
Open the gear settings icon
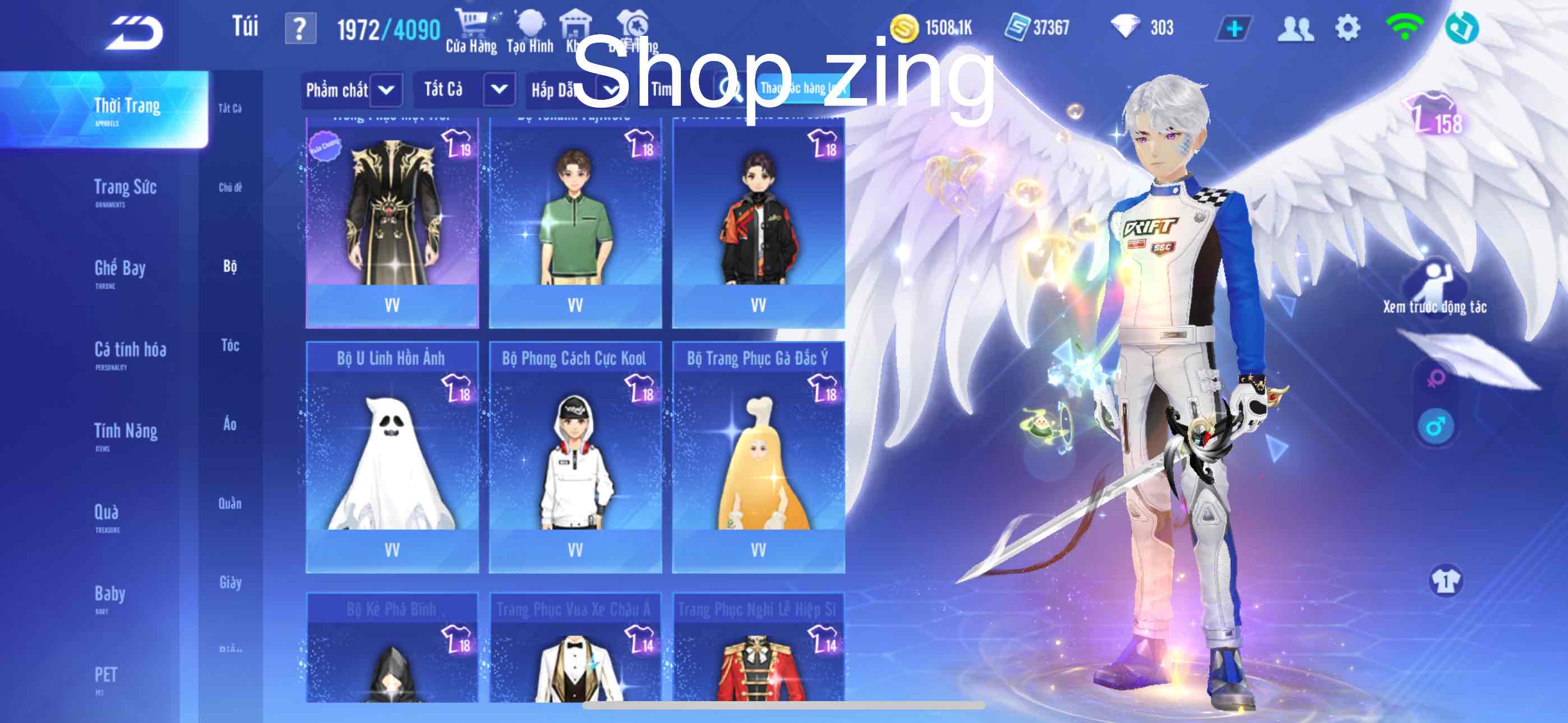[x=1347, y=28]
